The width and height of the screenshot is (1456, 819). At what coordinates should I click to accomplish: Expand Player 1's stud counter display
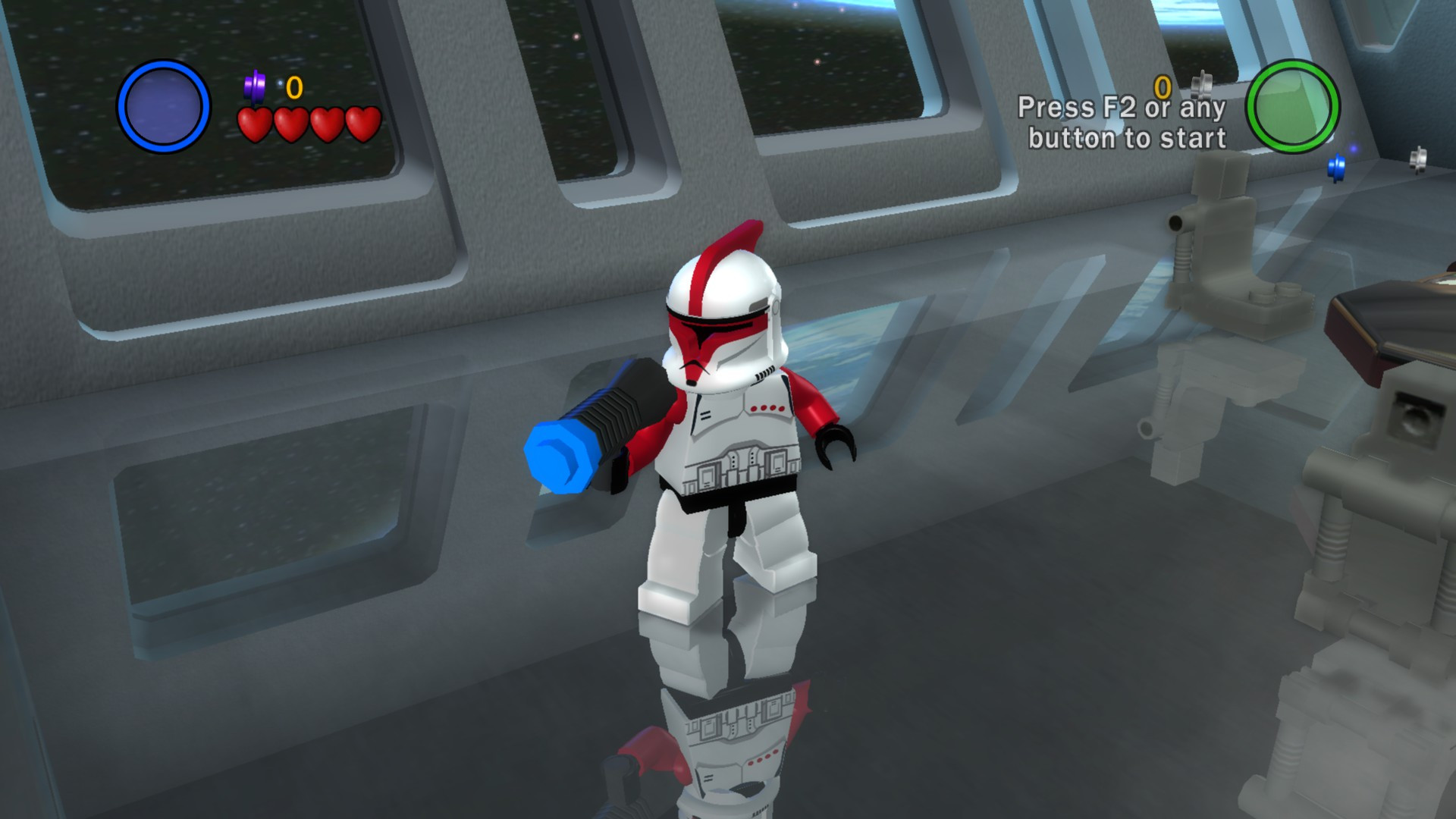click(292, 87)
